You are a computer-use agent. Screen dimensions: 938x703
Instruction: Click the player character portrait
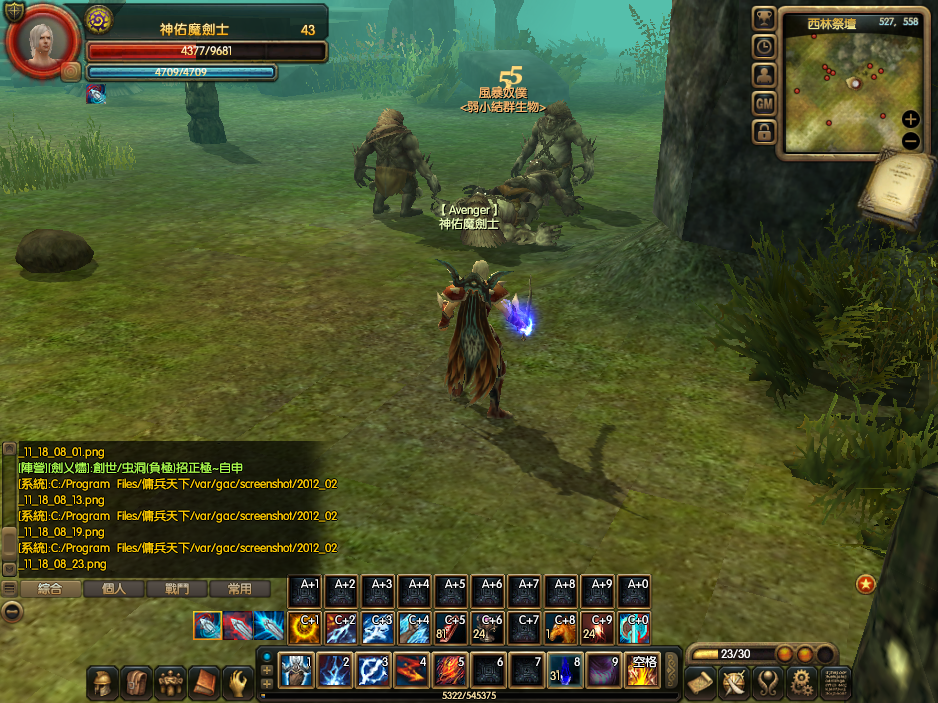click(x=41, y=41)
